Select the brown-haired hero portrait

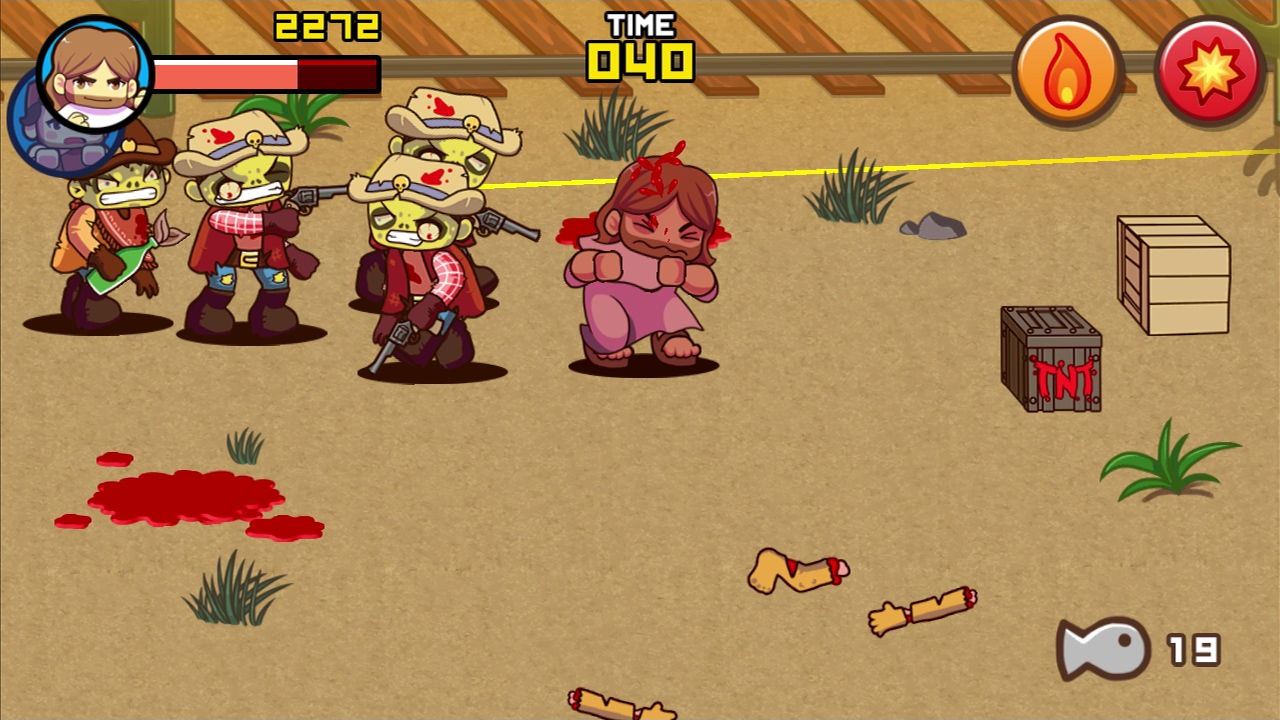(95, 75)
